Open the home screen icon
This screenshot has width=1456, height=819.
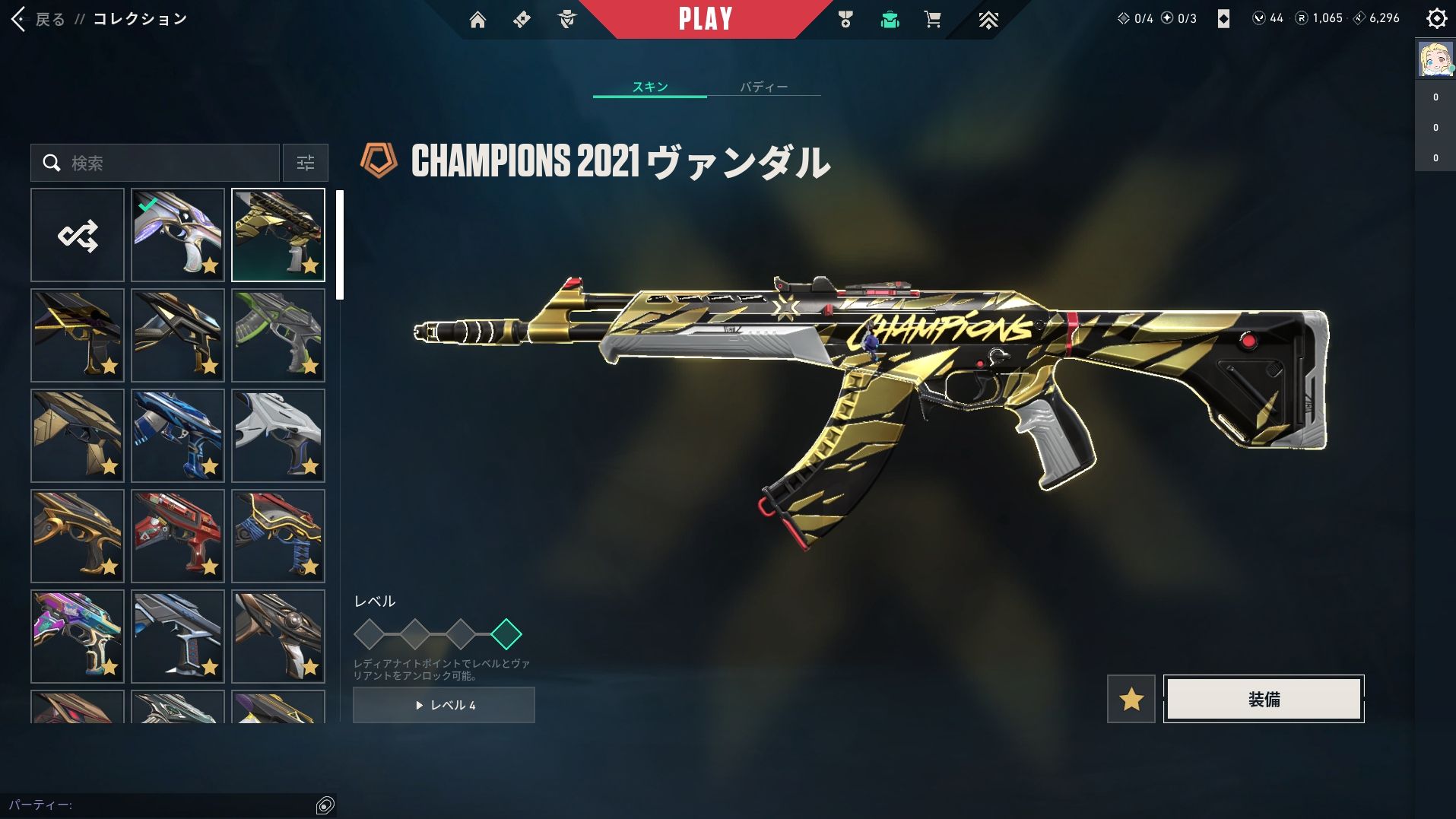tap(477, 20)
